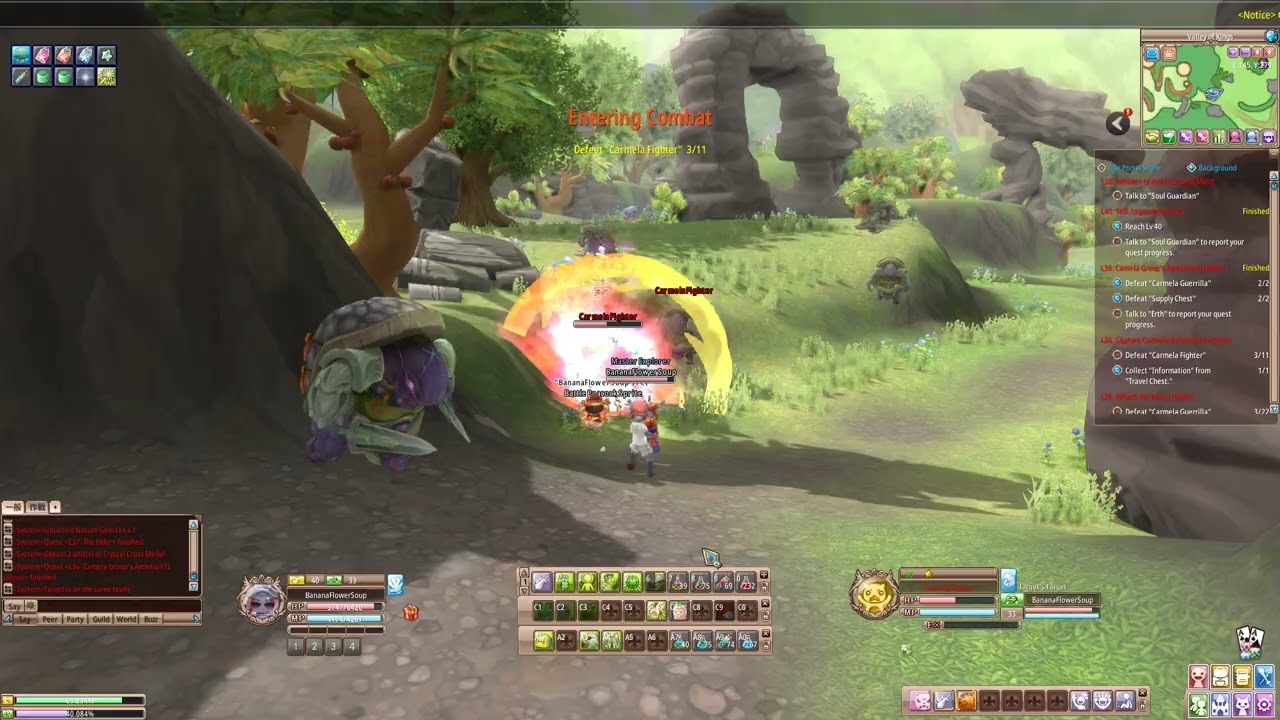Image resolution: width=1280 pixels, height=720 pixels.
Task: Choose the Peer chat channel
Action: (x=50, y=619)
